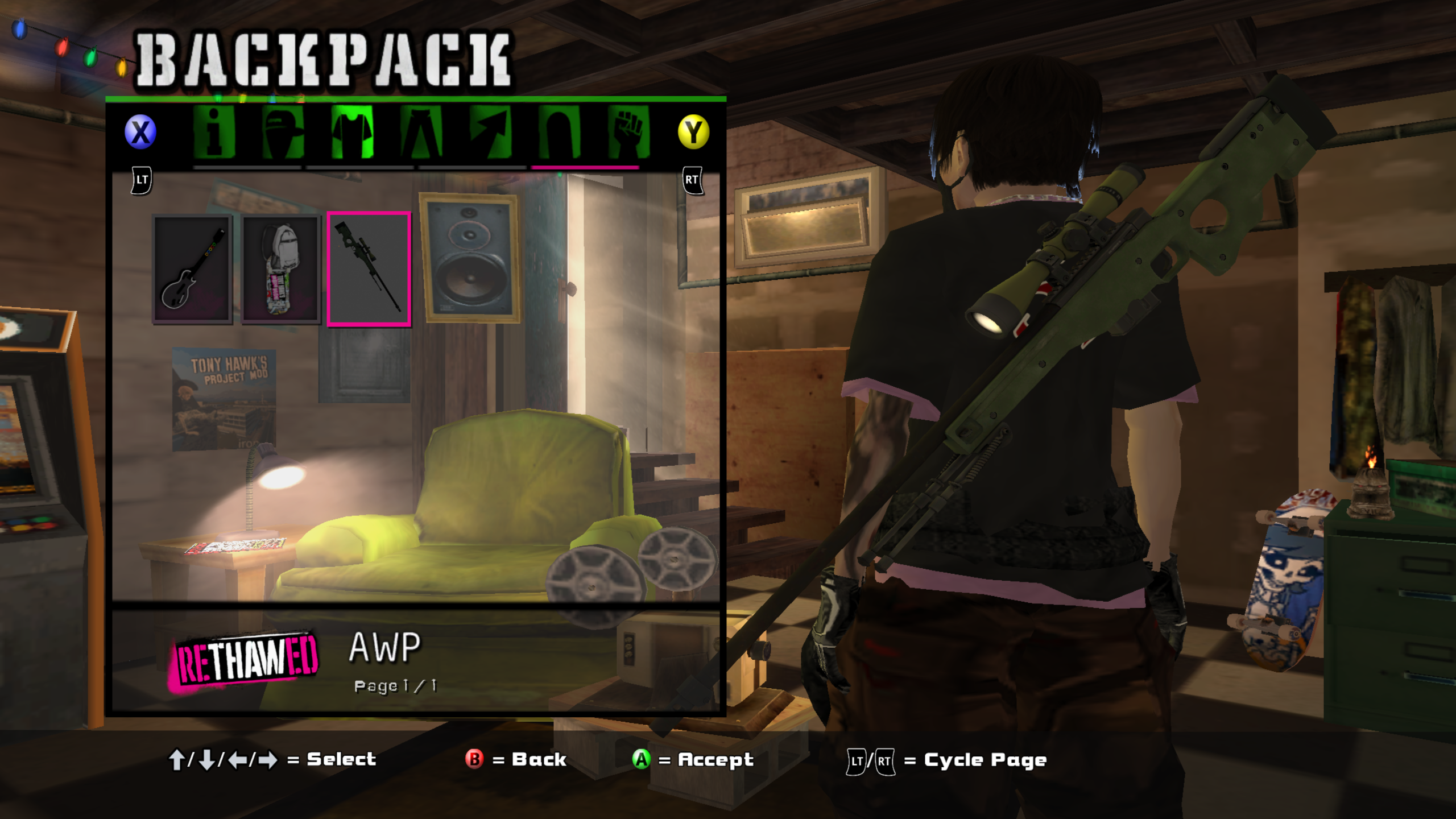Choose the white backpack with skateboard item
Screen dimensions: 1456x819
point(280,269)
